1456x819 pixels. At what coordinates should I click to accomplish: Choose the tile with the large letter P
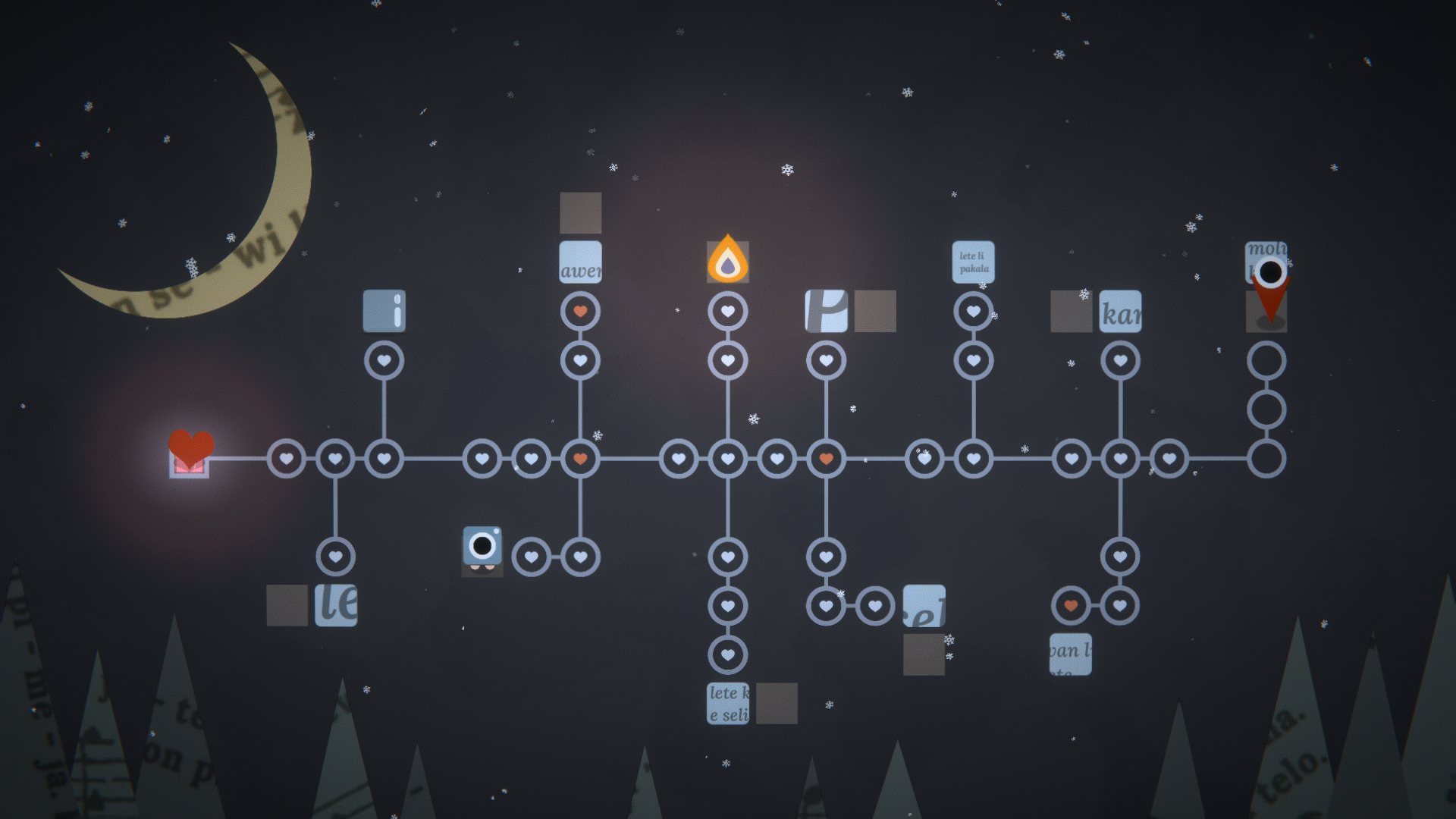click(826, 311)
